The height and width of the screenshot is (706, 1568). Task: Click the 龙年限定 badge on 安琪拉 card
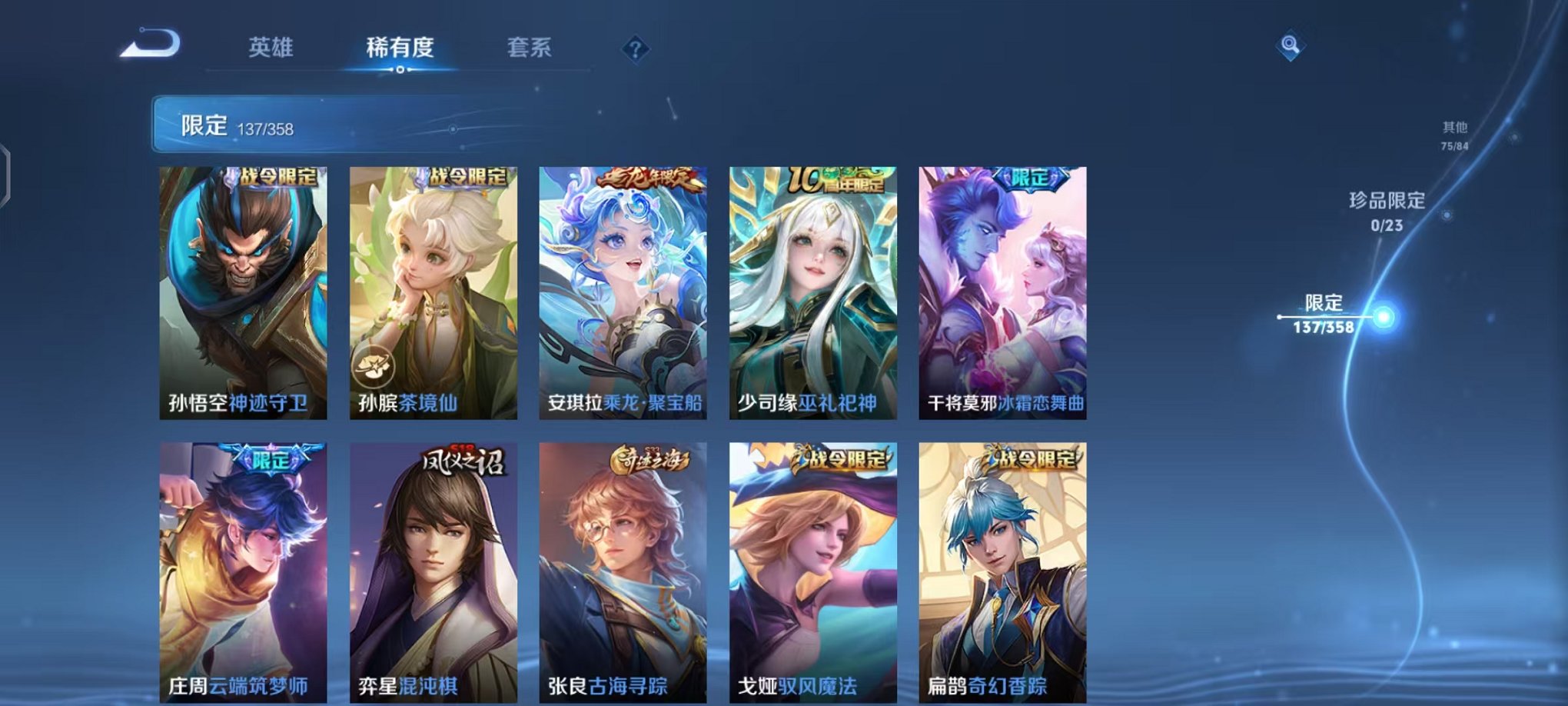click(647, 177)
